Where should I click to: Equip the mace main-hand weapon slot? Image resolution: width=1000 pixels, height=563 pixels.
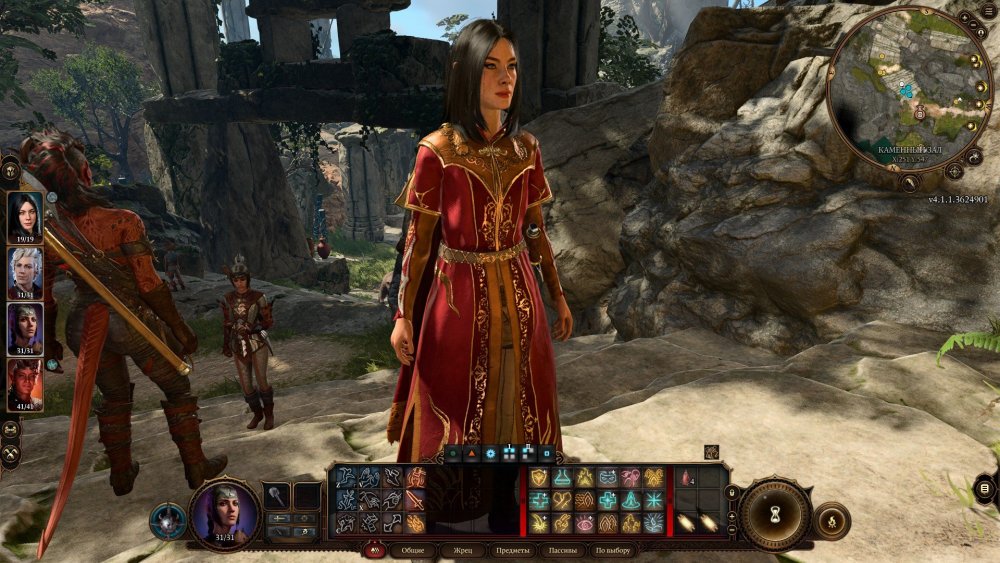(x=277, y=496)
